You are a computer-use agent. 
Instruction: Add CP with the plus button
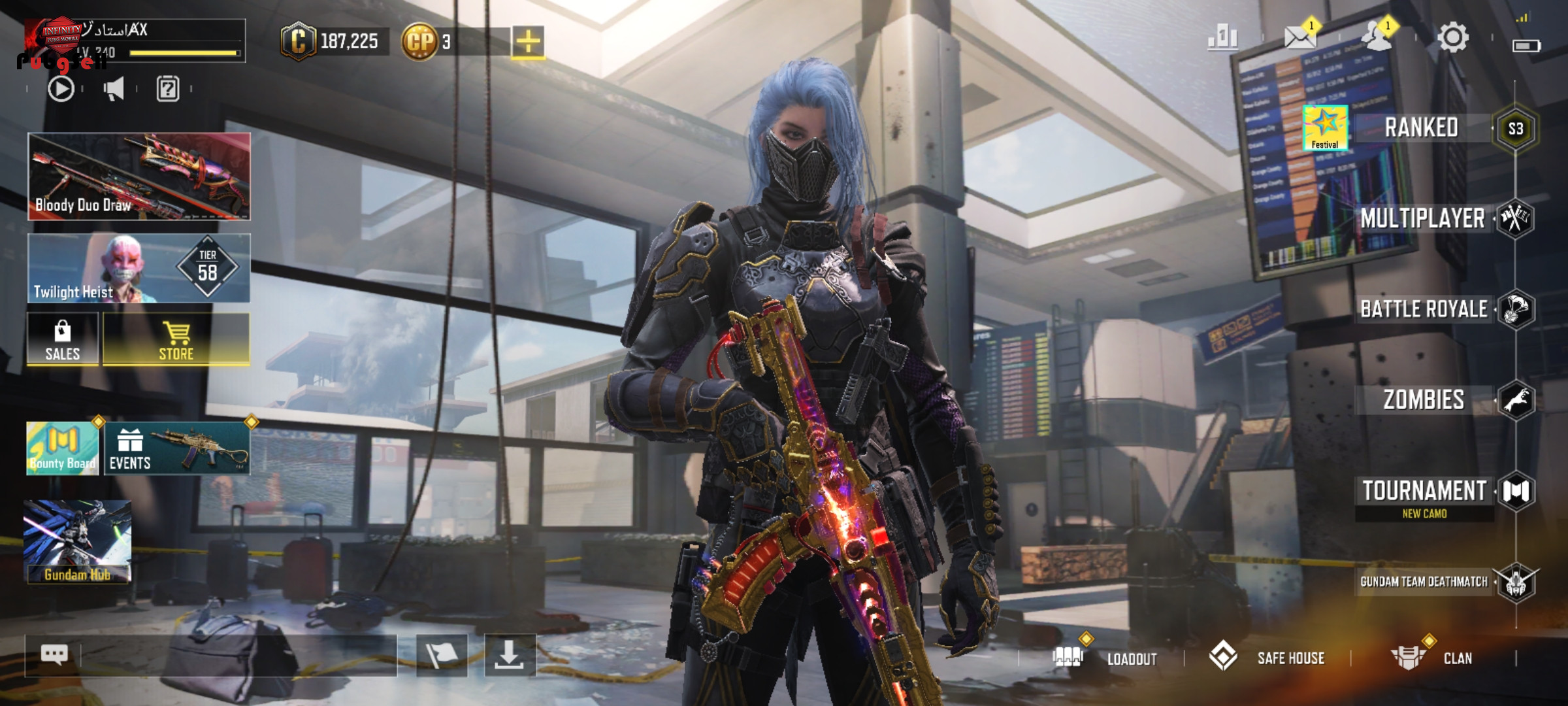pos(528,42)
